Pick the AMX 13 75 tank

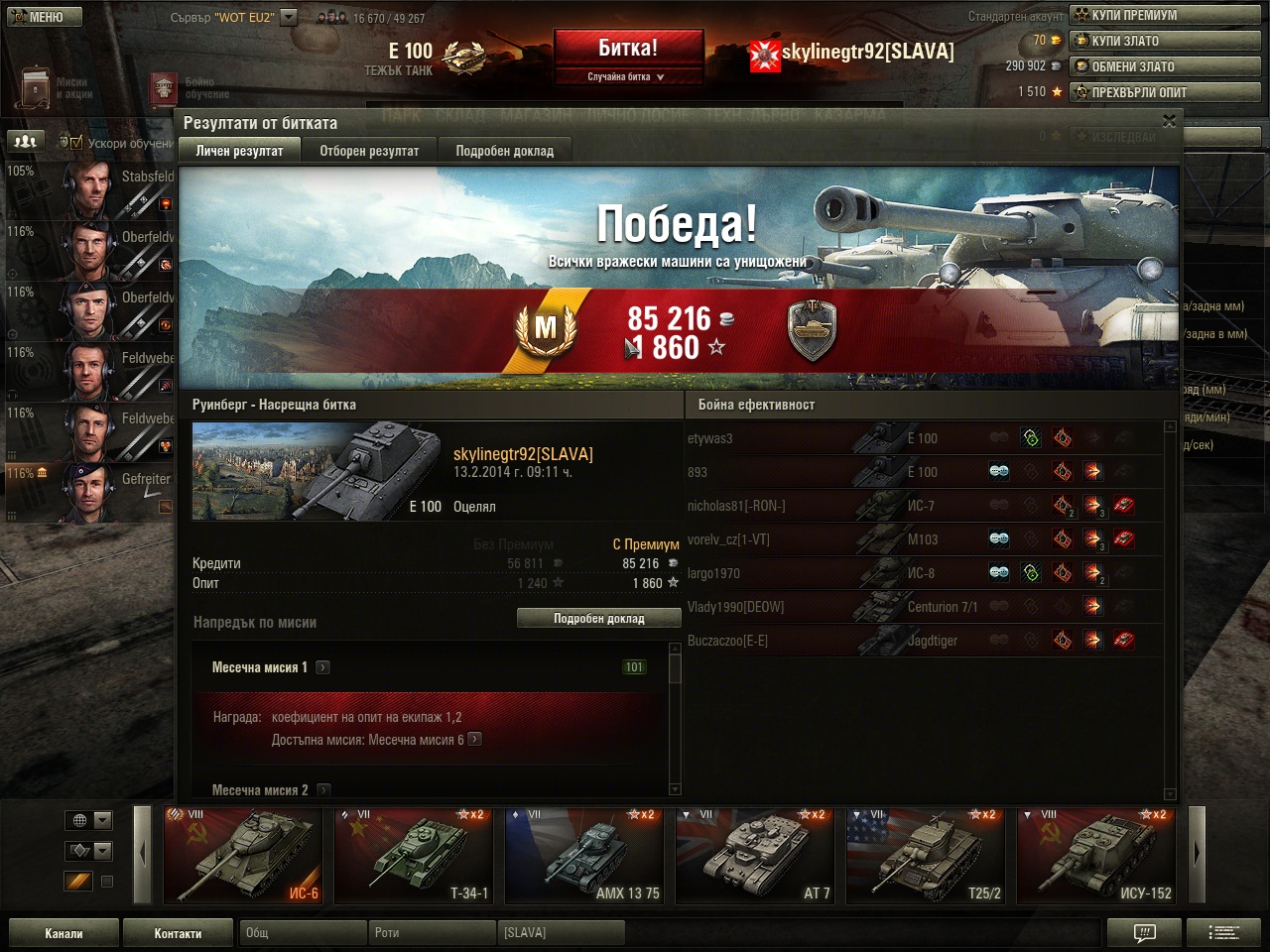point(584,856)
